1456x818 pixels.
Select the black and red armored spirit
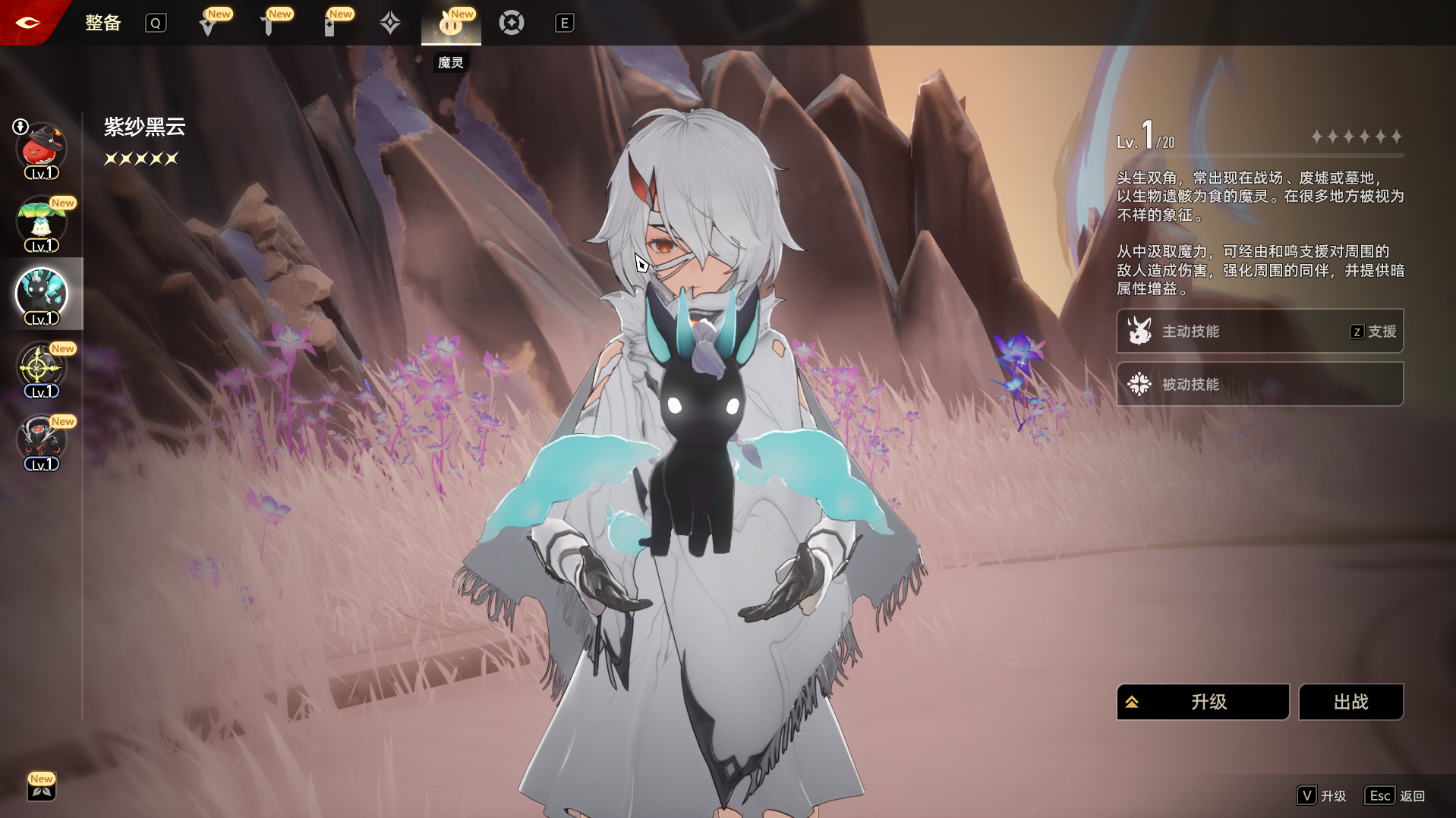click(x=41, y=441)
